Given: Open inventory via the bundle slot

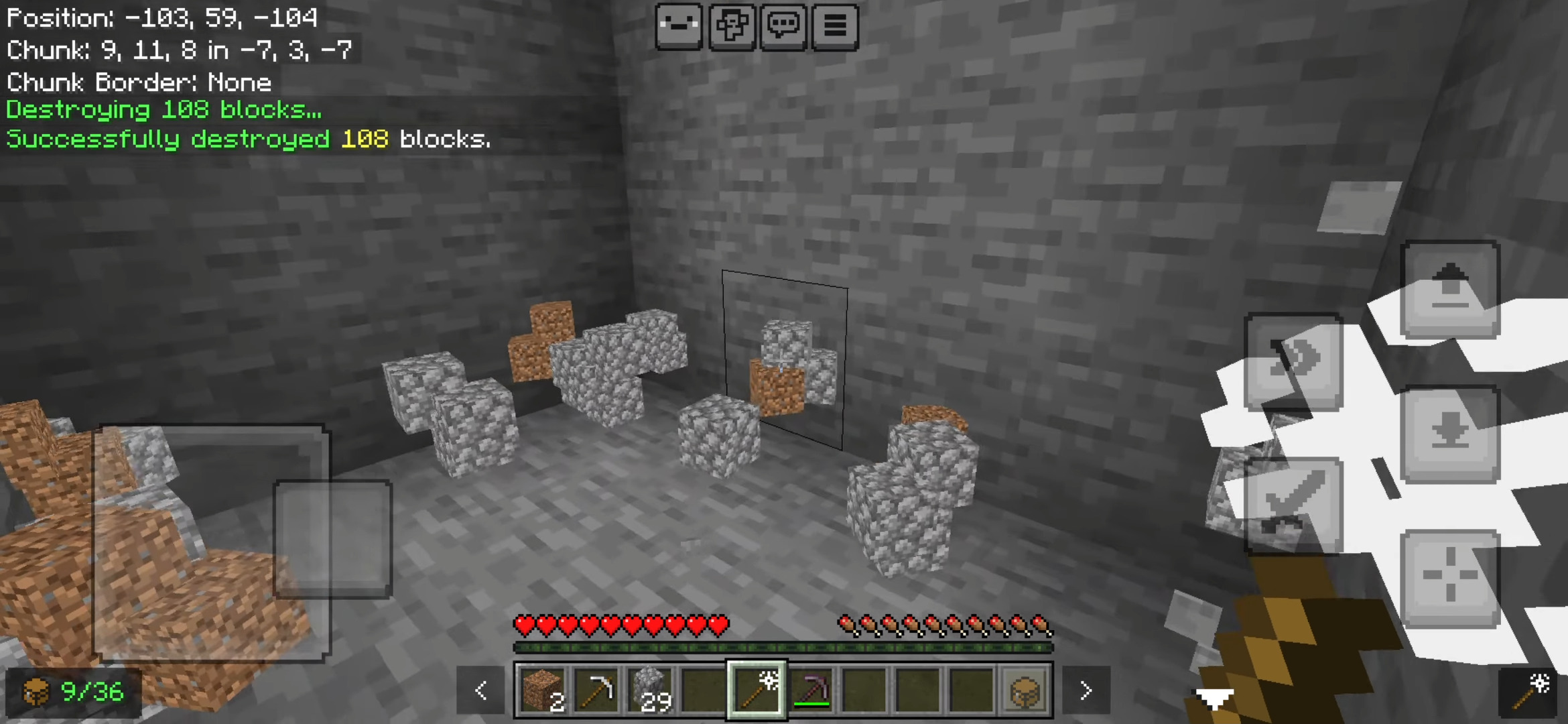Looking at the screenshot, I should click(x=1025, y=690).
